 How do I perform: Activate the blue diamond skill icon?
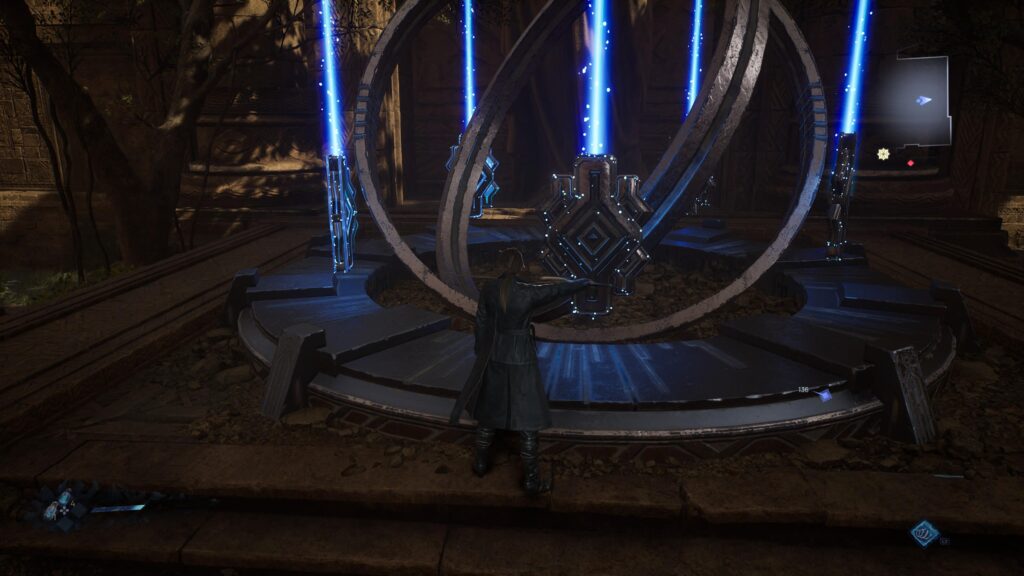[x=923, y=533]
